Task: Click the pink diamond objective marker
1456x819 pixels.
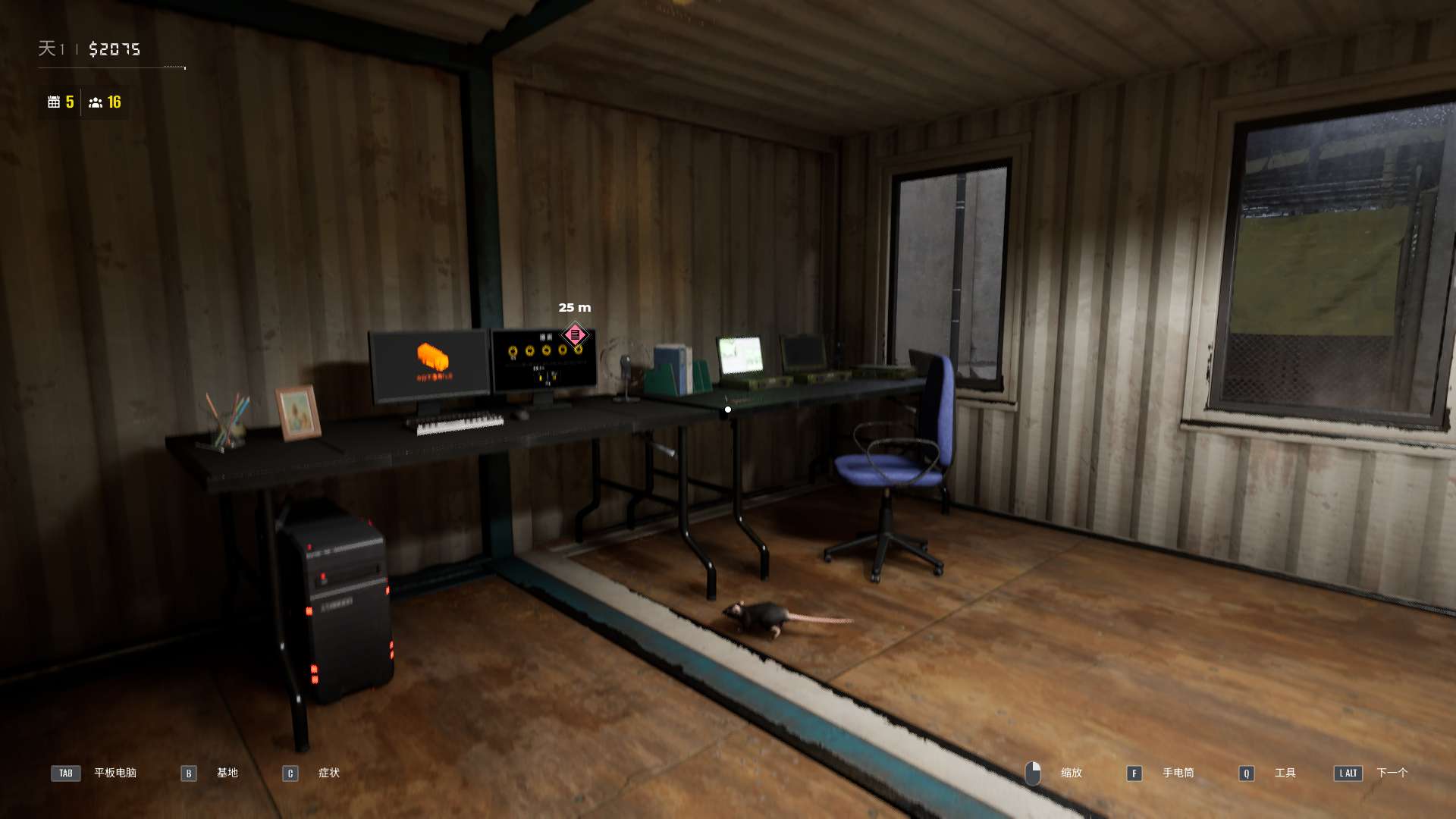Action: (575, 334)
